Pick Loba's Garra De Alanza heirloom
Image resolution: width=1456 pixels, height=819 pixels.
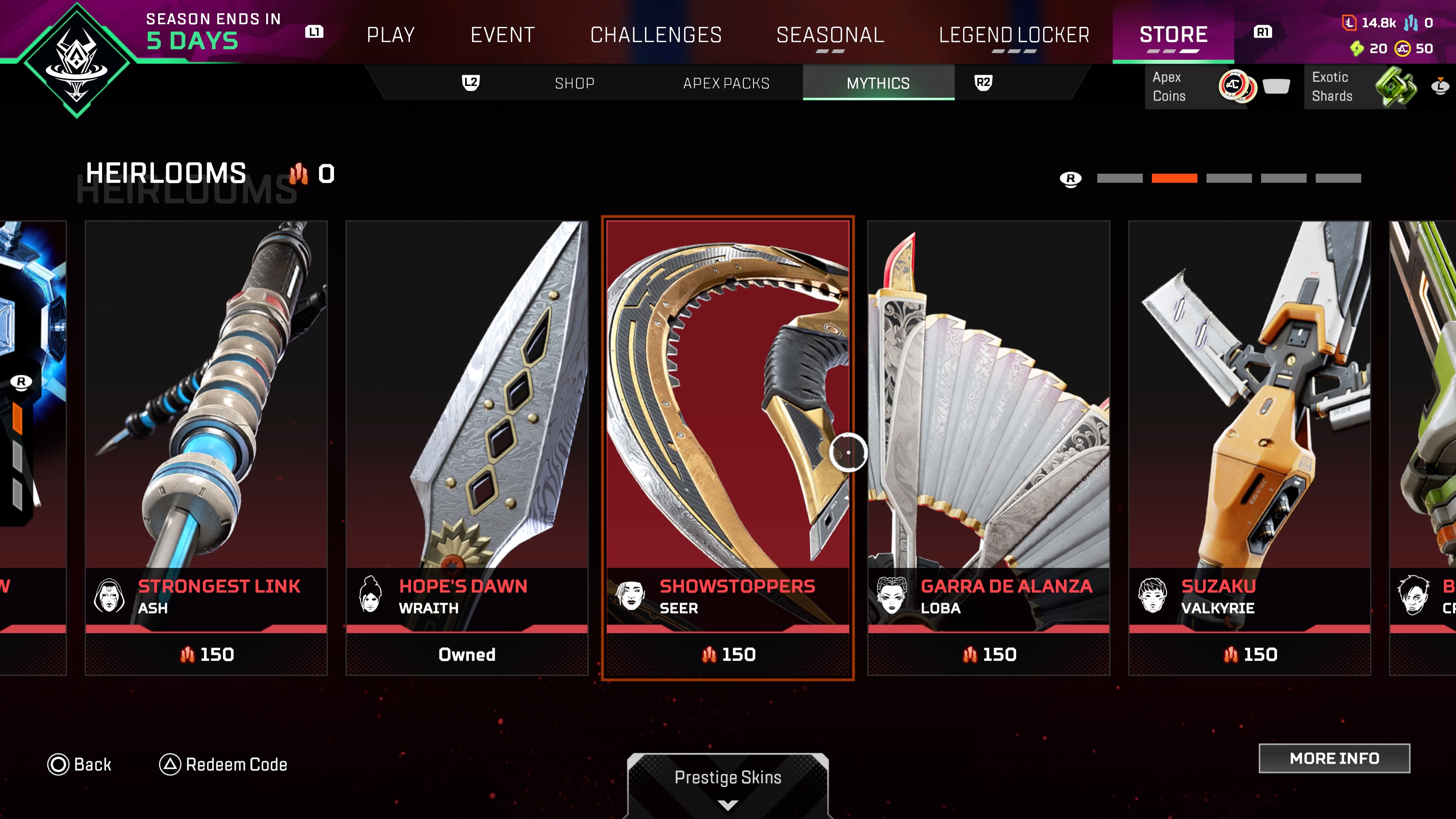[988, 447]
